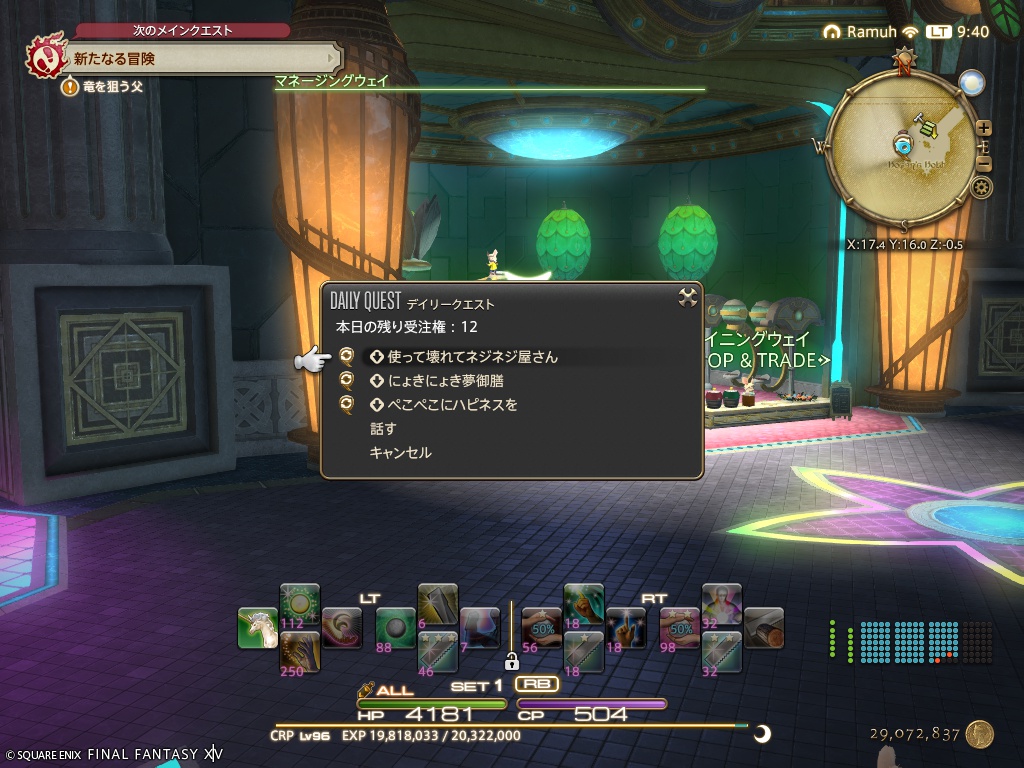The image size is (1024, 768).
Task: Summon the unicorn mount from the hotbar
Action: pos(258,628)
